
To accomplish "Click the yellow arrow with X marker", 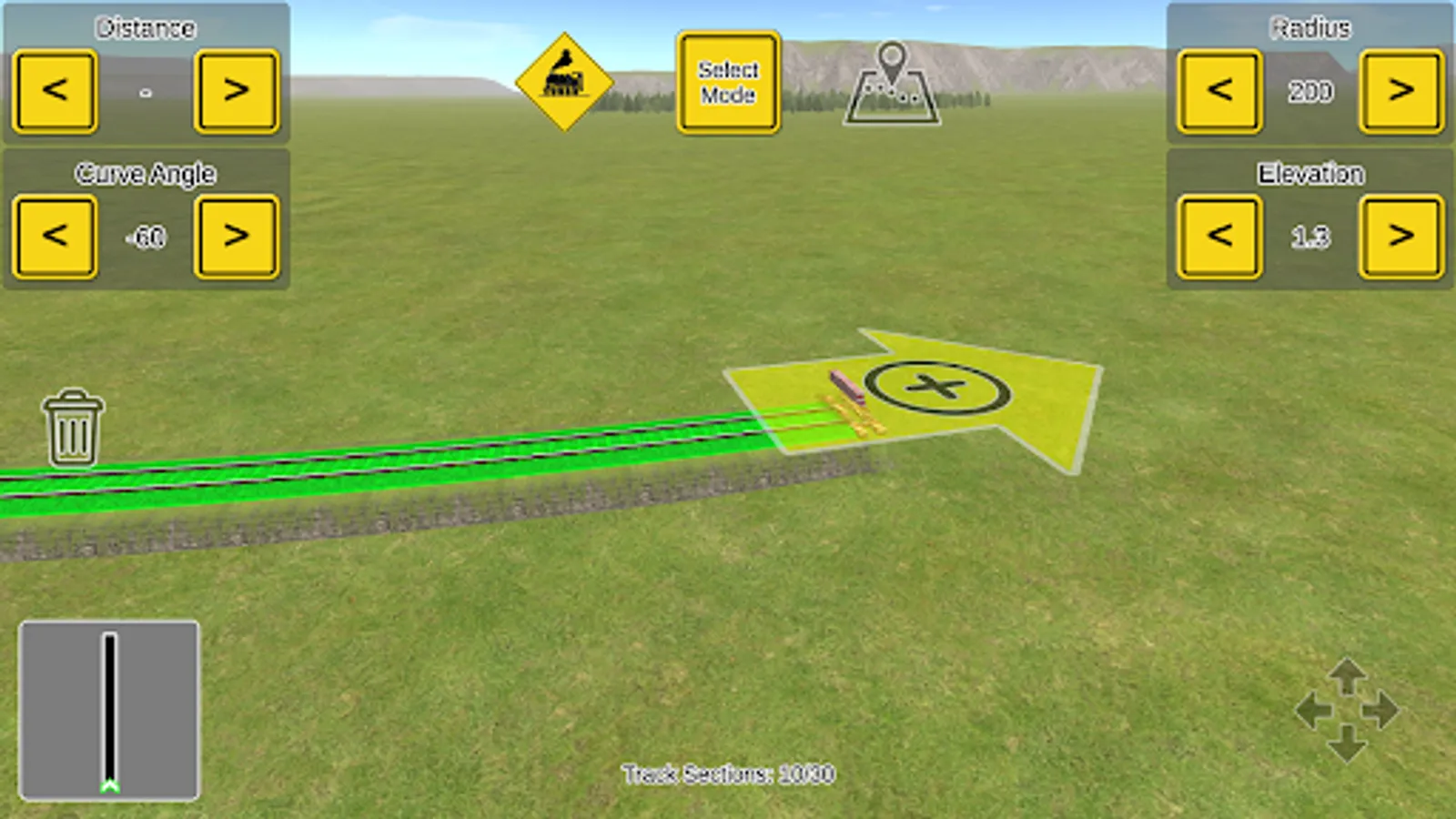I will pos(937,387).
